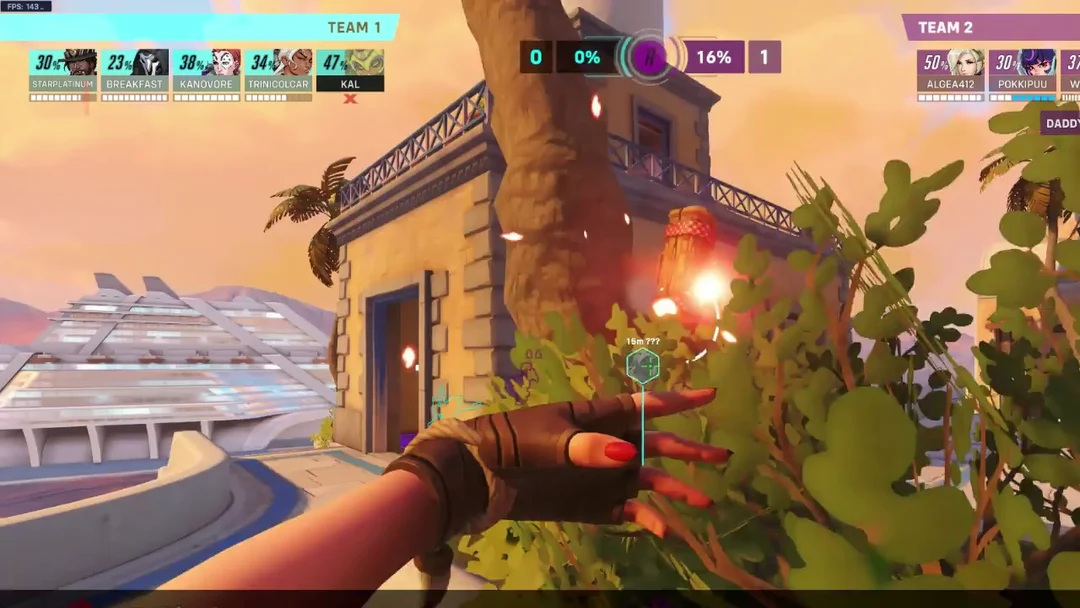Choose KANOVORE's hero portrait card
This screenshot has height=608, width=1080.
207,70
